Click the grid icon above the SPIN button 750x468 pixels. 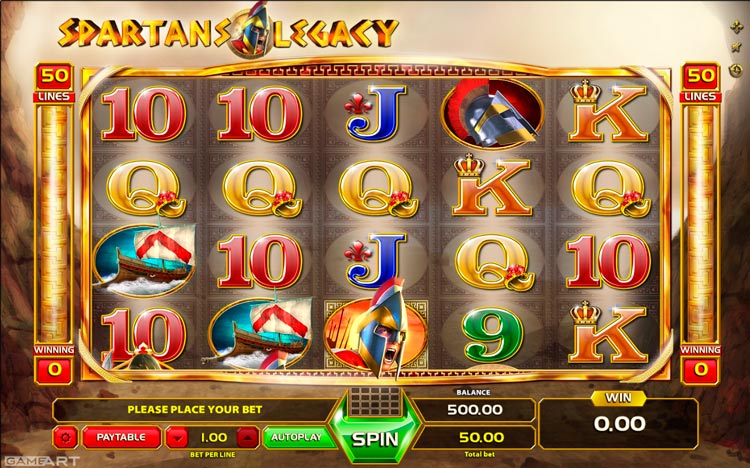pos(374,400)
